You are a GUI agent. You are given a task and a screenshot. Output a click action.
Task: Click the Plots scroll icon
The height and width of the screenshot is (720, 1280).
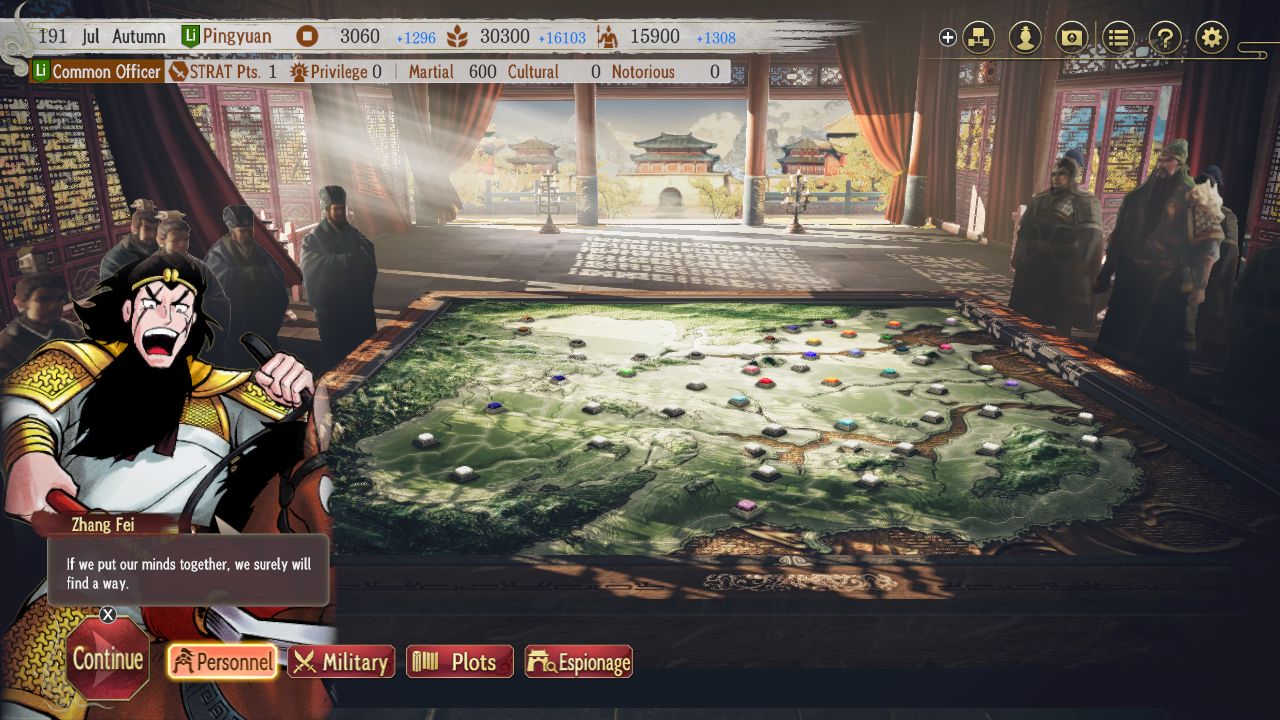point(424,661)
